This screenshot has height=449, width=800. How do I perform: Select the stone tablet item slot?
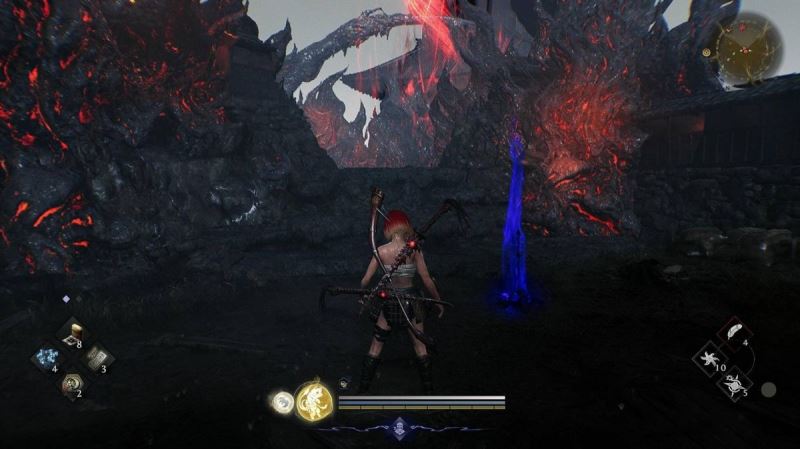tap(97, 359)
